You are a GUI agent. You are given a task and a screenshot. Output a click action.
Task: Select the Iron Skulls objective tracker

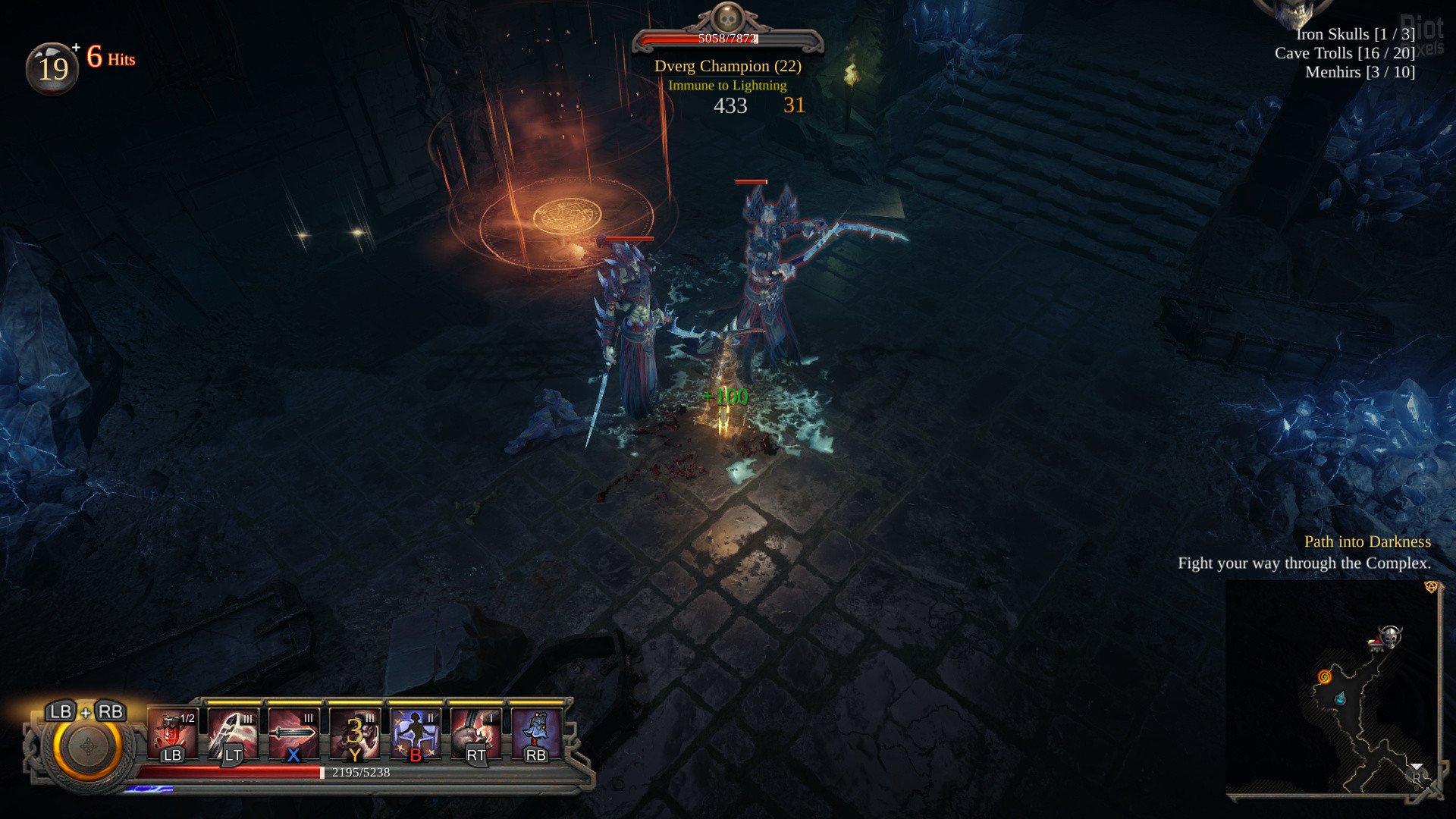coord(1355,34)
